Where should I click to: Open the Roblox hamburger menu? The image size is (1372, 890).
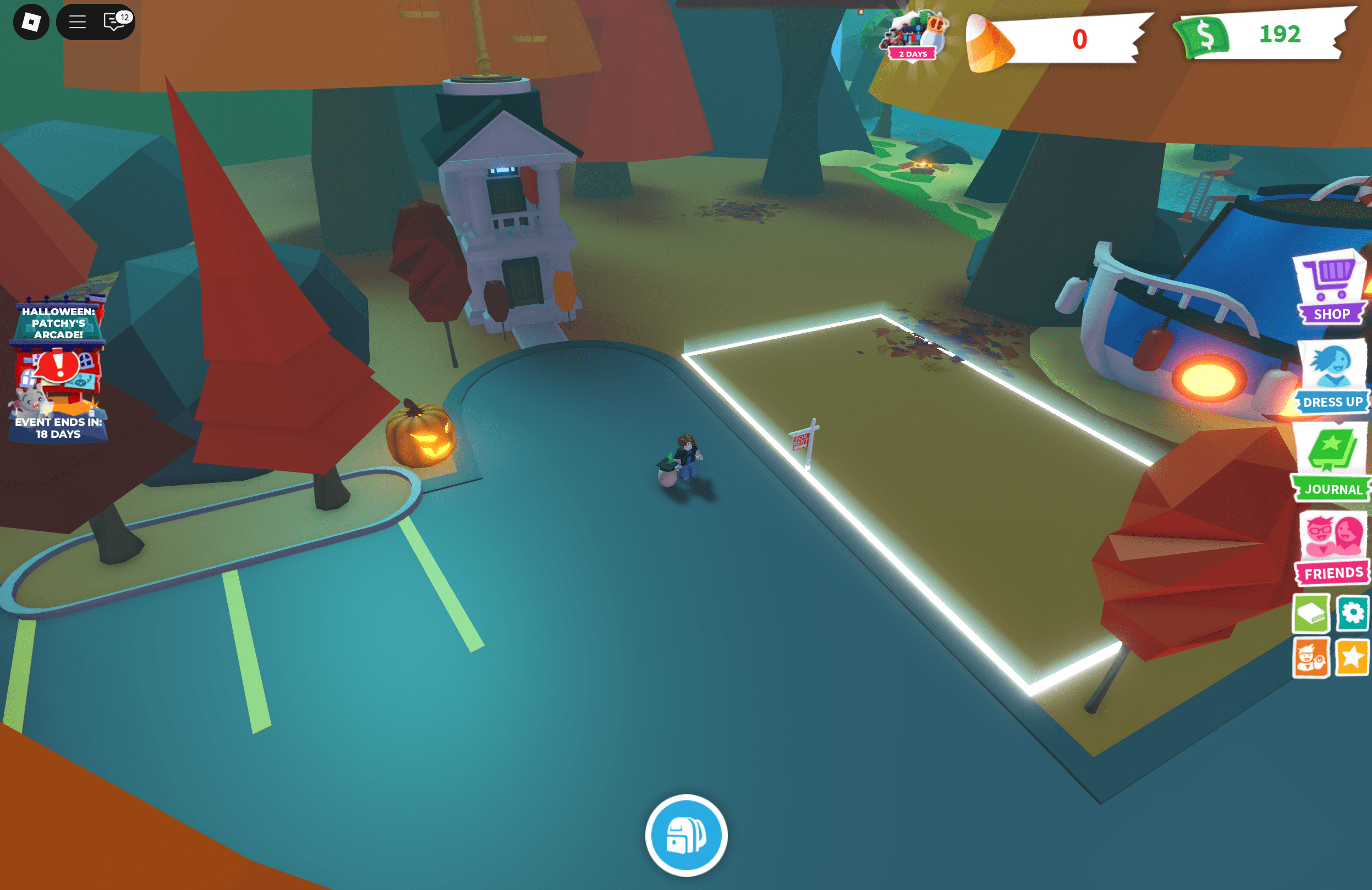pos(77,22)
